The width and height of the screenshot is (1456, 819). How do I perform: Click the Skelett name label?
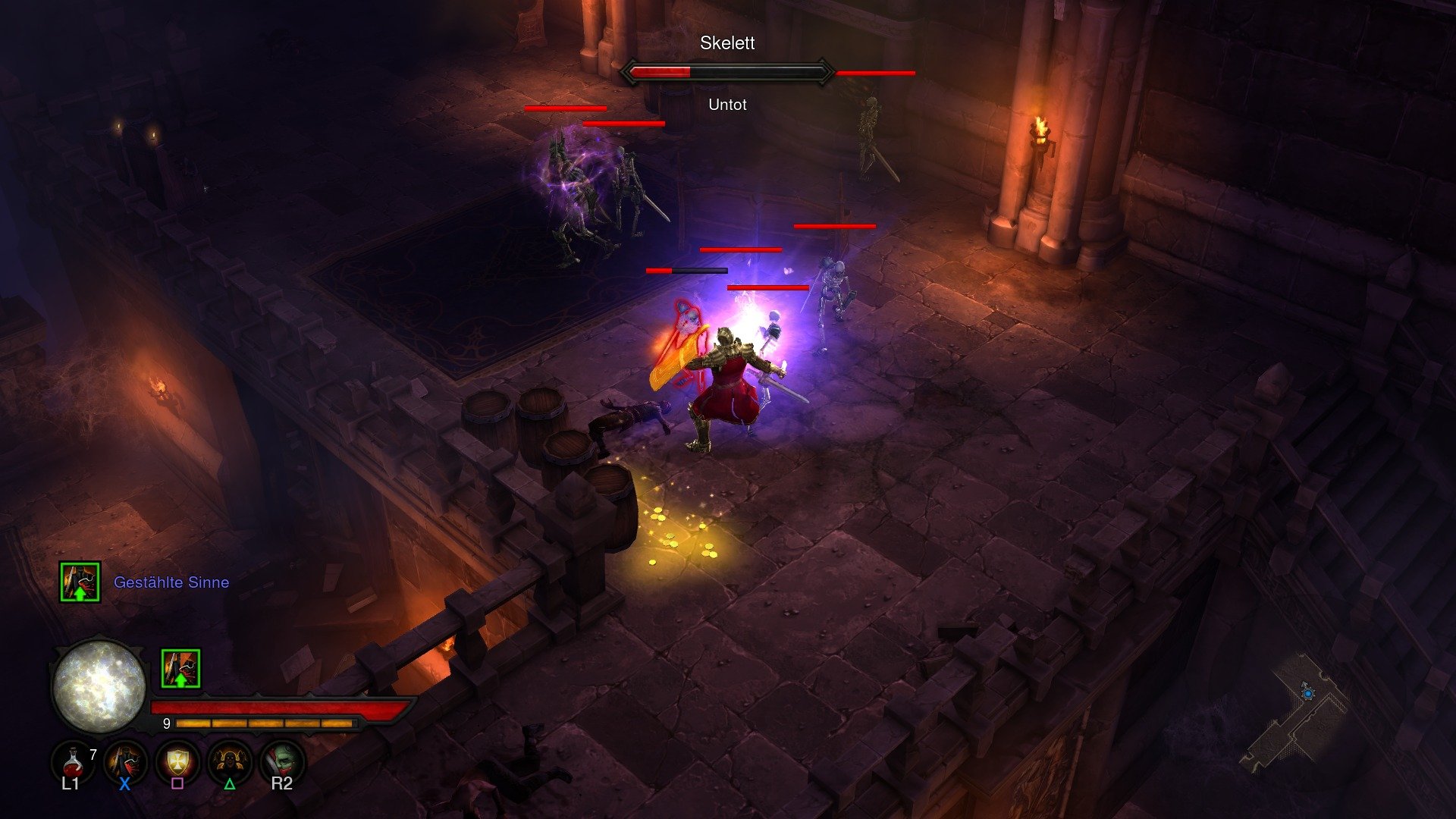pyautogui.click(x=726, y=44)
